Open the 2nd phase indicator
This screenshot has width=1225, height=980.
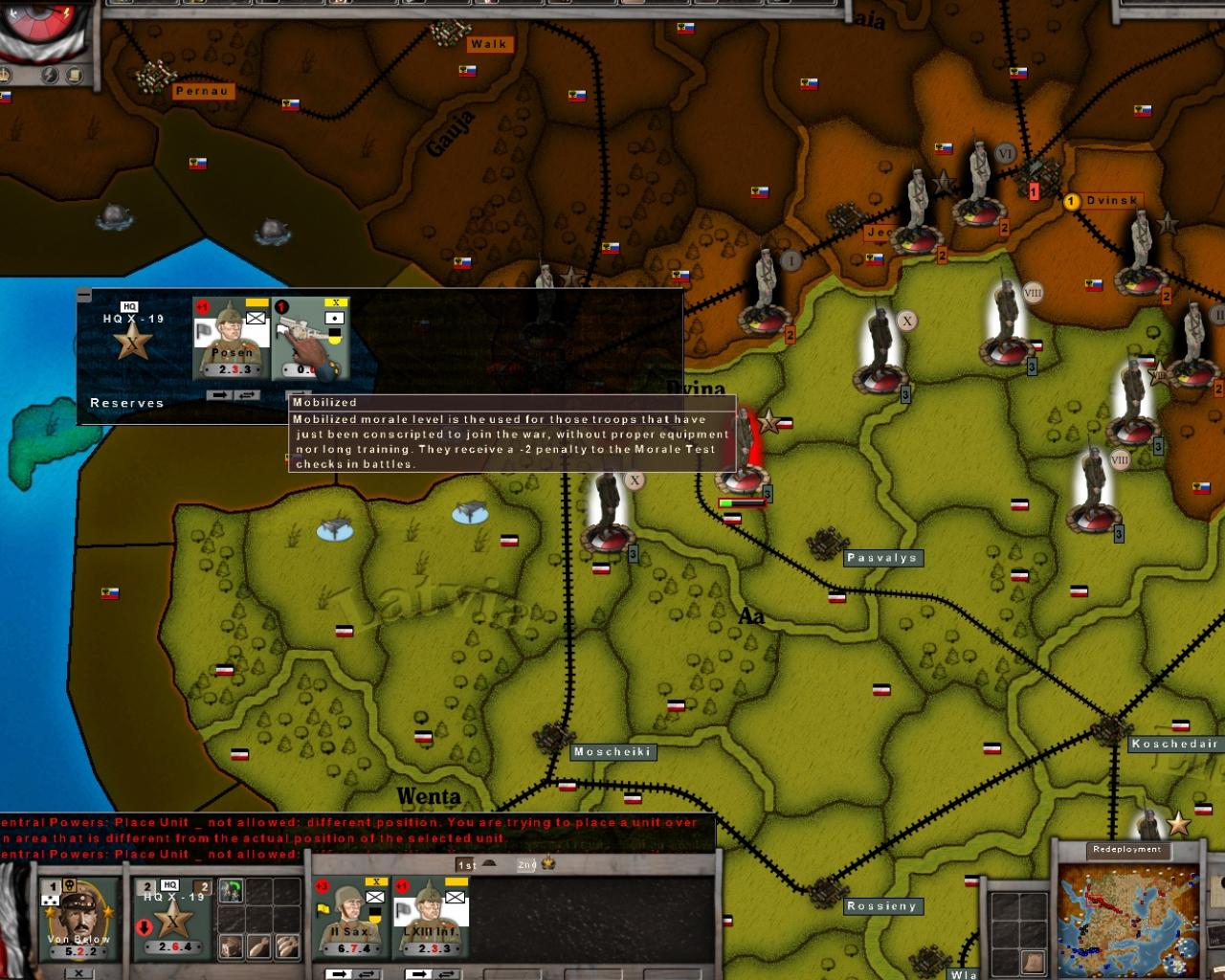525,863
